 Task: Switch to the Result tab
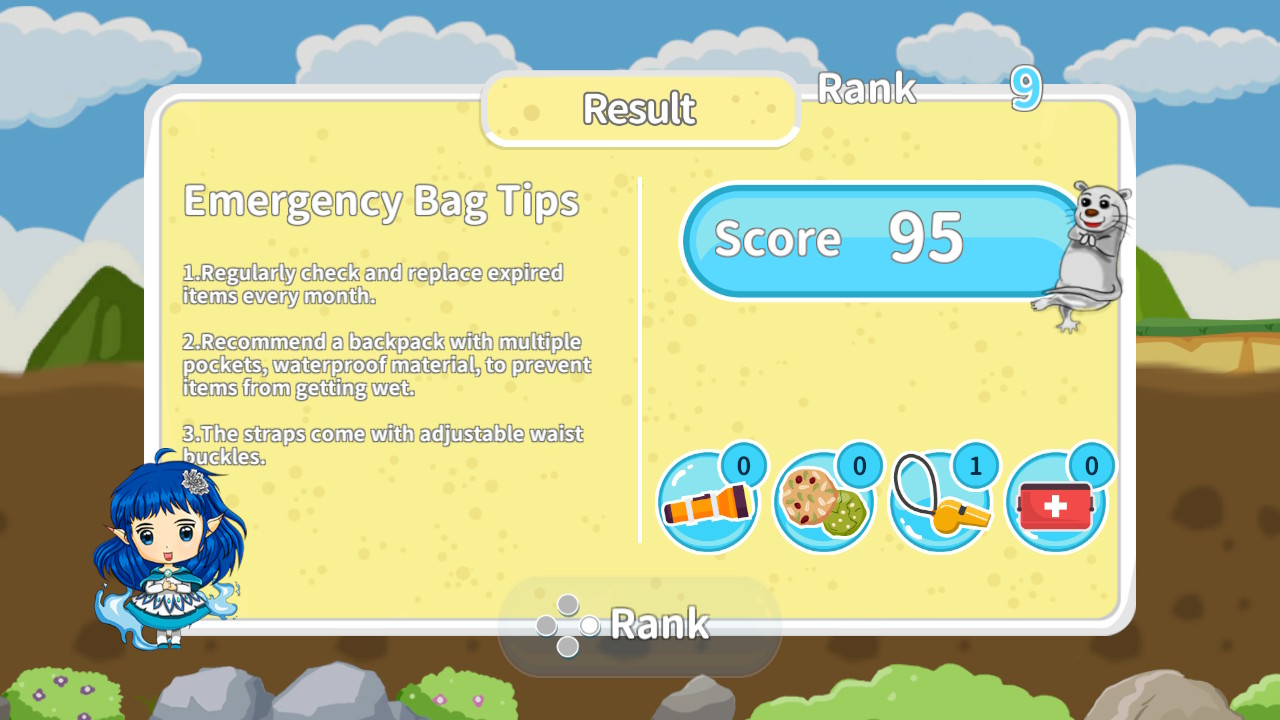pyautogui.click(x=640, y=110)
